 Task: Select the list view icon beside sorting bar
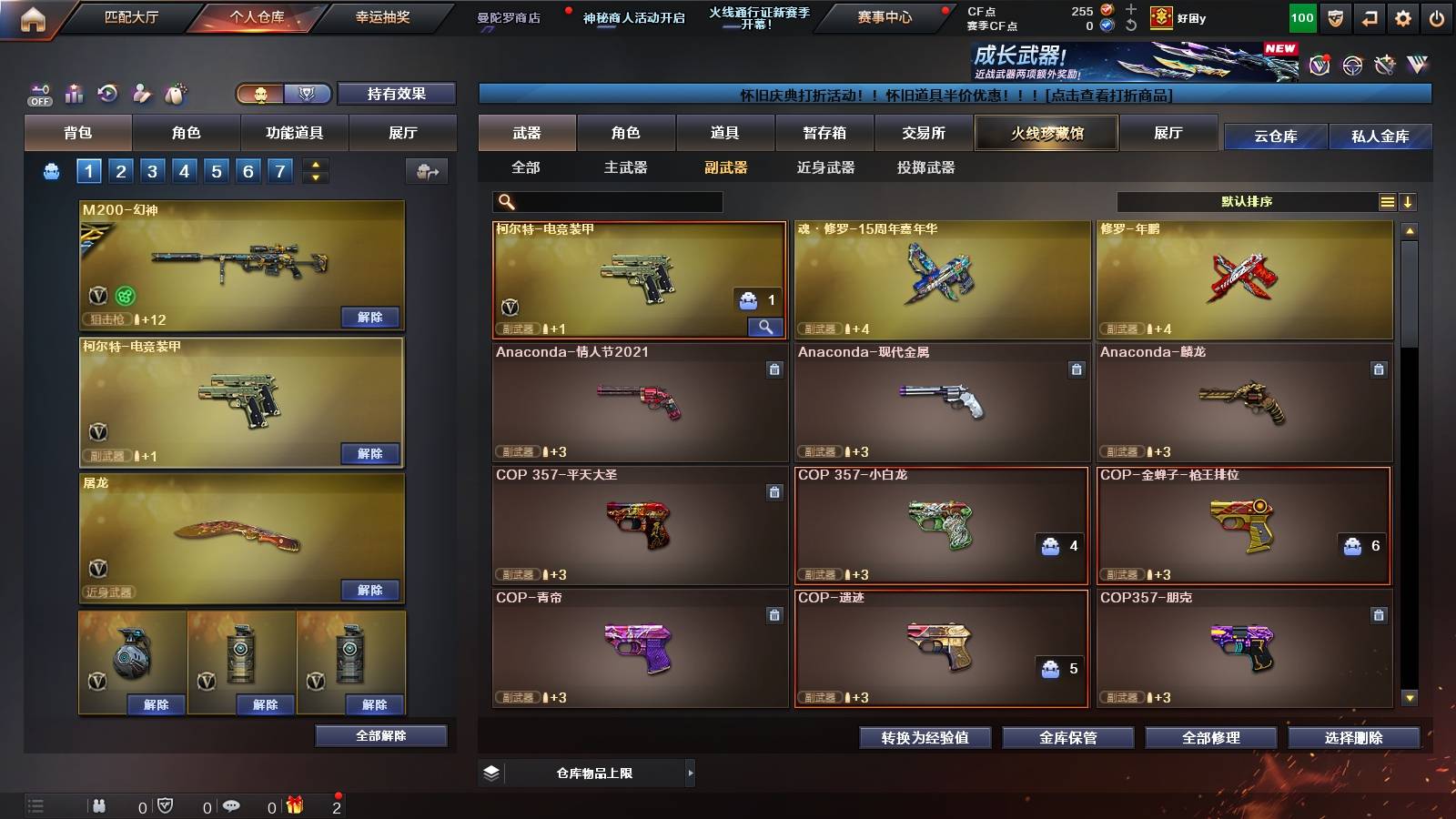click(x=1387, y=201)
